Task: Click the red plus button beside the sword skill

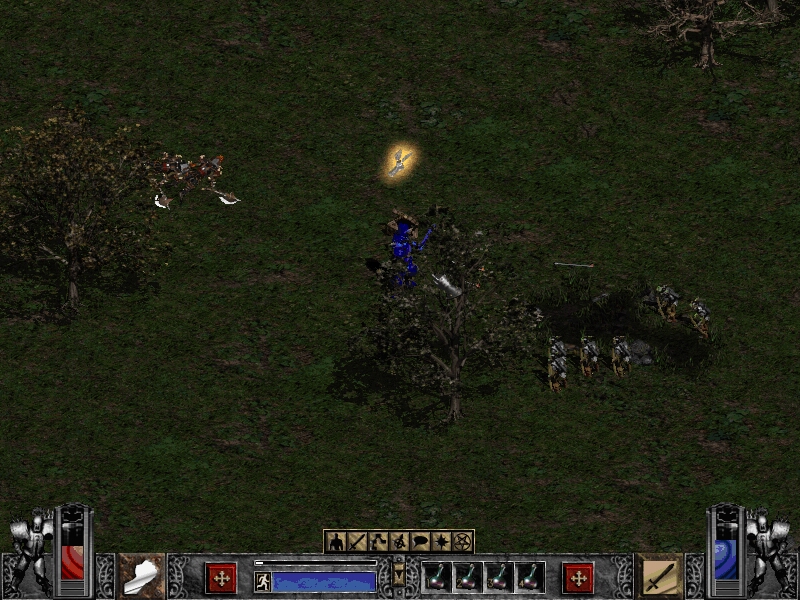Action: pyautogui.click(x=577, y=577)
